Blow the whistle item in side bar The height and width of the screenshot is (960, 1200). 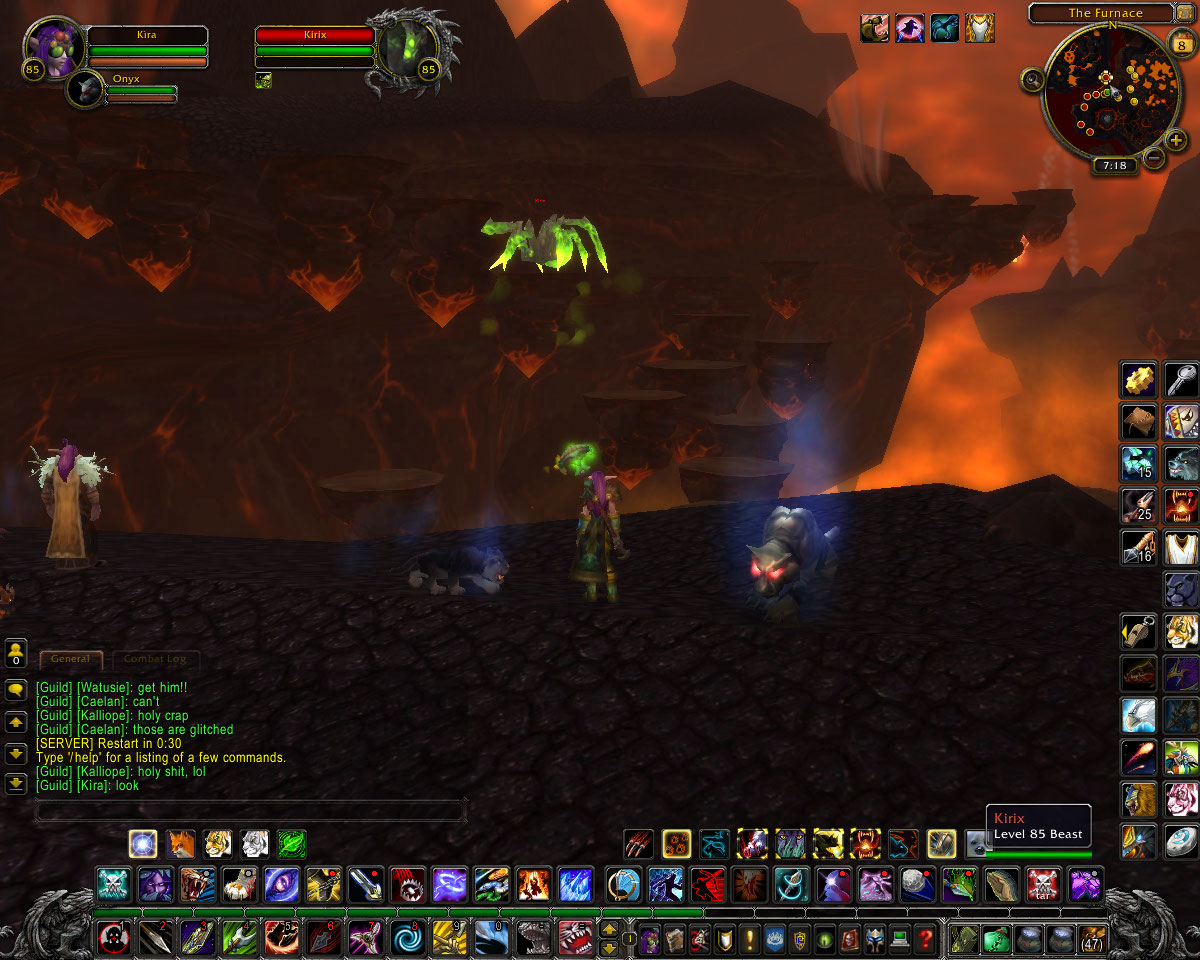pyautogui.click(x=1138, y=632)
